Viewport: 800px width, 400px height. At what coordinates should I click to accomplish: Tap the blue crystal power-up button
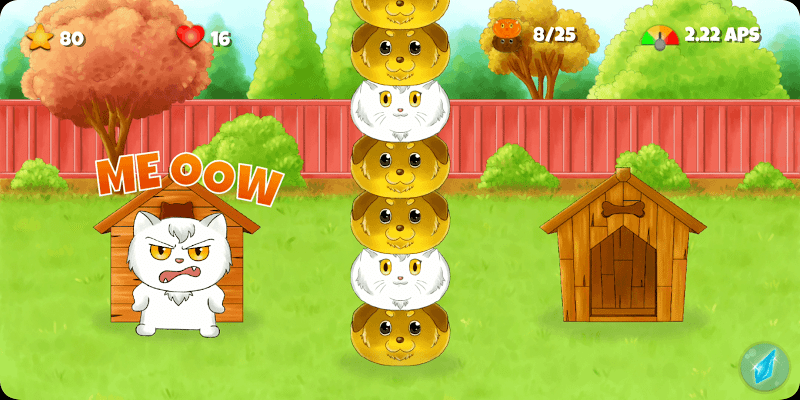point(764,366)
